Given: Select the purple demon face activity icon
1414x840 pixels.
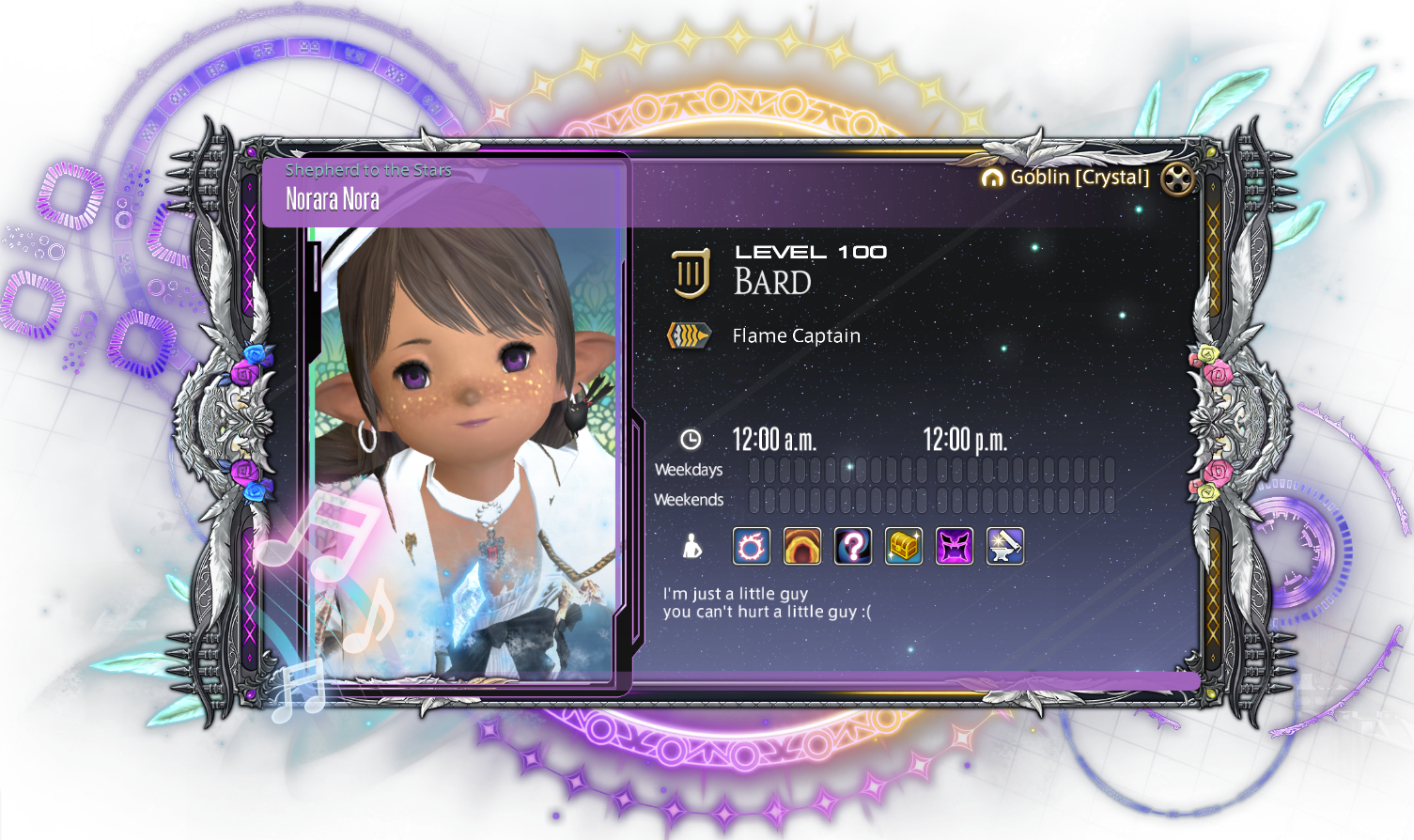Looking at the screenshot, I should [955, 546].
